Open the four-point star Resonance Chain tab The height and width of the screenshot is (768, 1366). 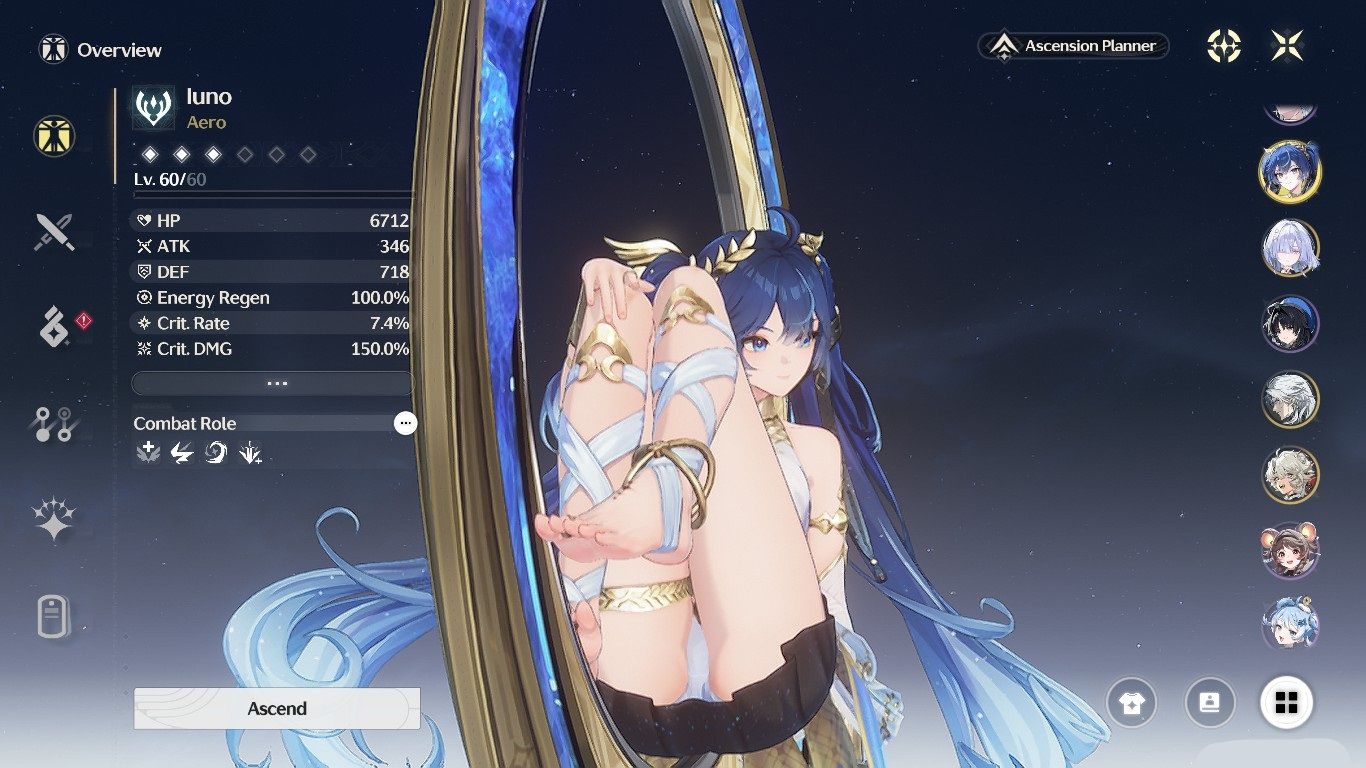(54, 519)
